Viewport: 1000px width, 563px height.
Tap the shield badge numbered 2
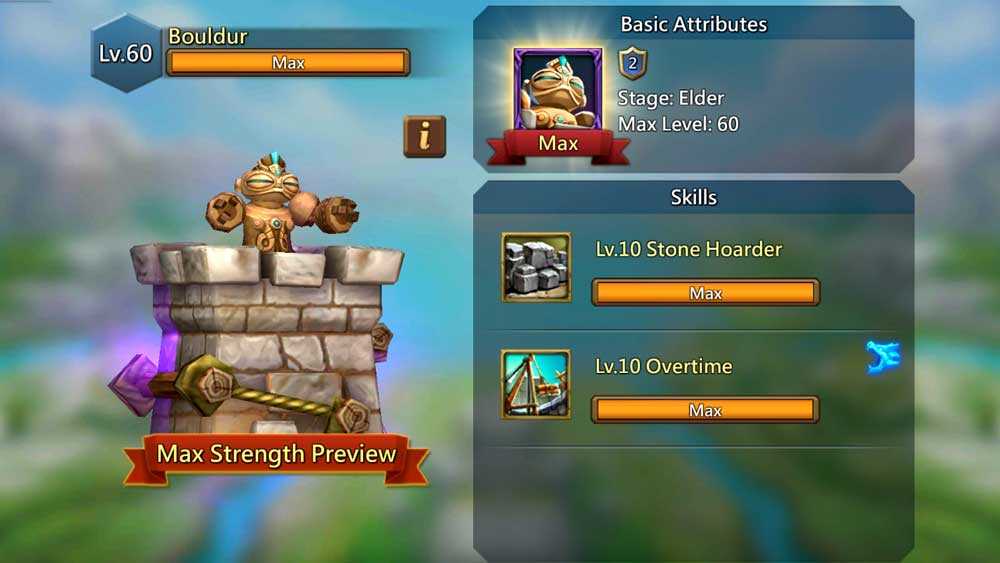point(633,64)
